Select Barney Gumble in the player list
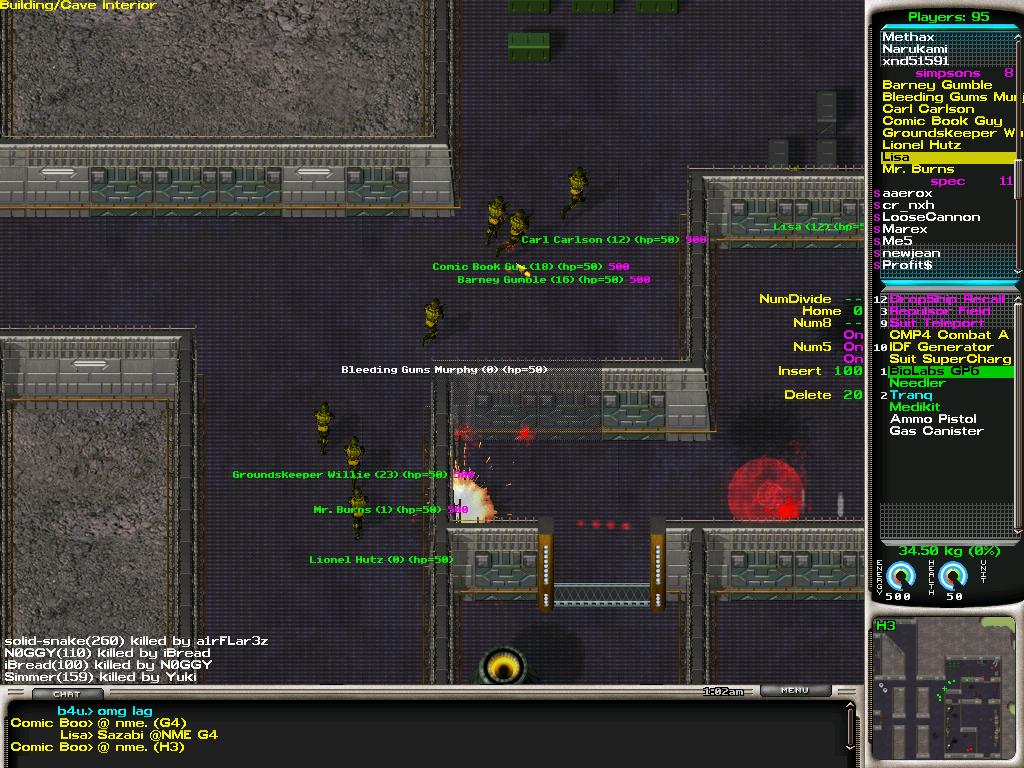The width and height of the screenshot is (1024, 768). pyautogui.click(x=937, y=85)
